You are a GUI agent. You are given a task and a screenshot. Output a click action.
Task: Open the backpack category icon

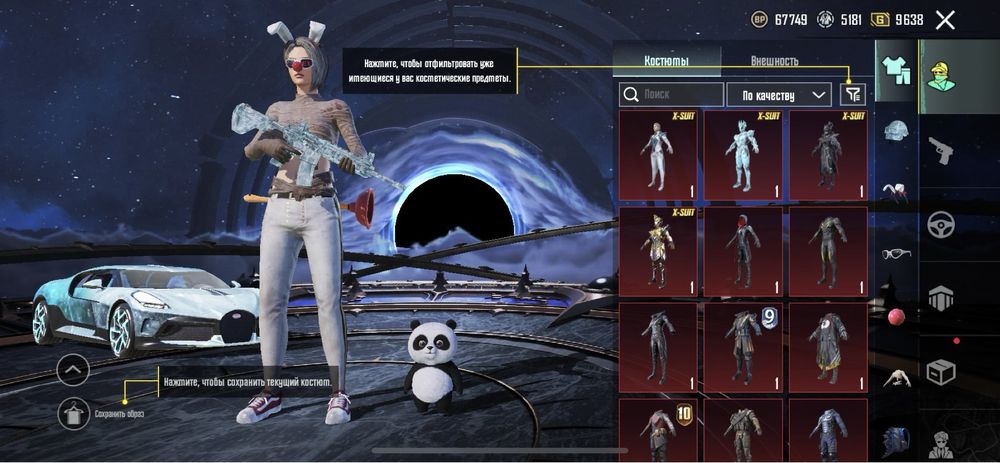coord(896,439)
